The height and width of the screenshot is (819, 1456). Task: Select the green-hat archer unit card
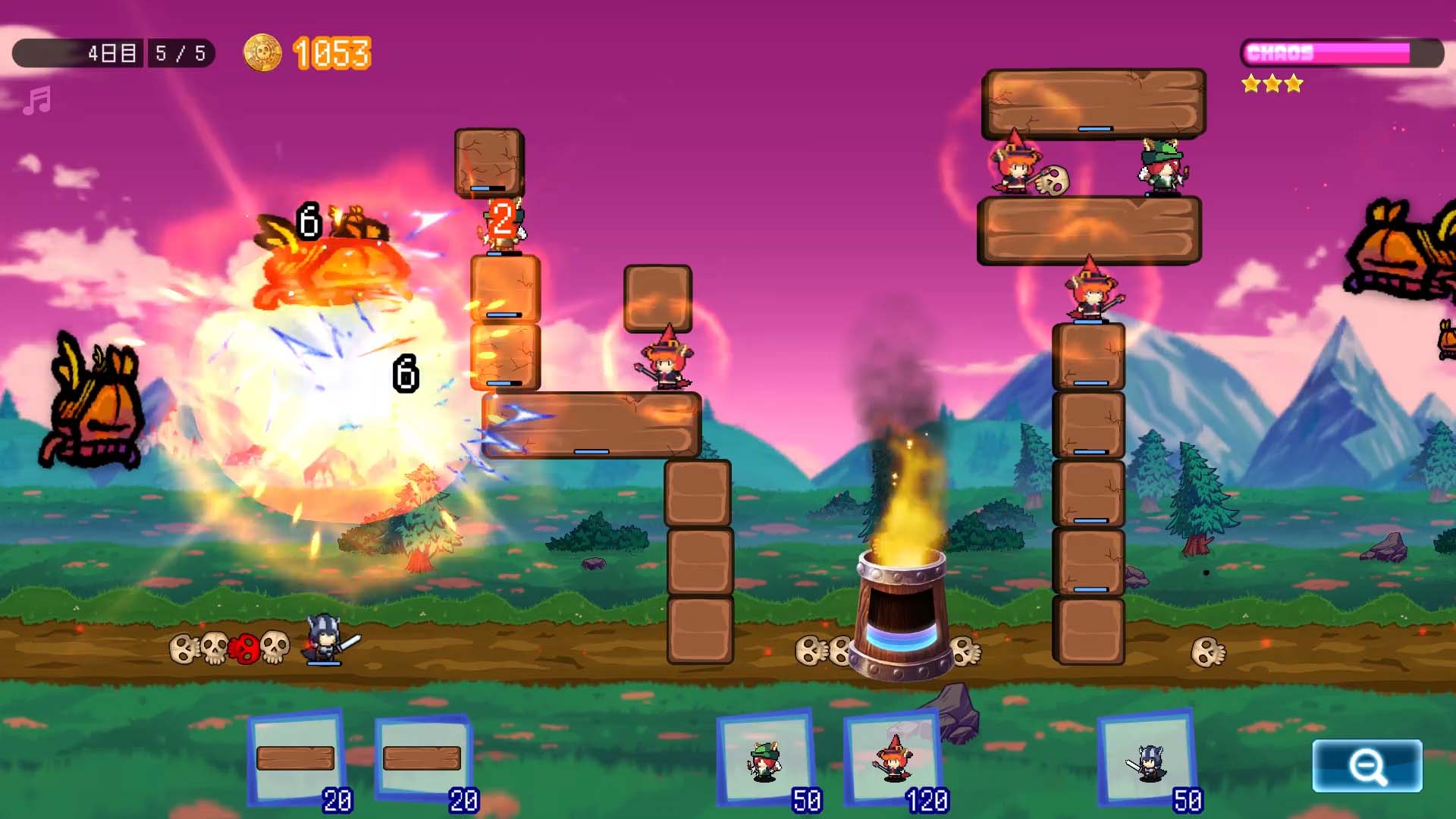point(766,758)
